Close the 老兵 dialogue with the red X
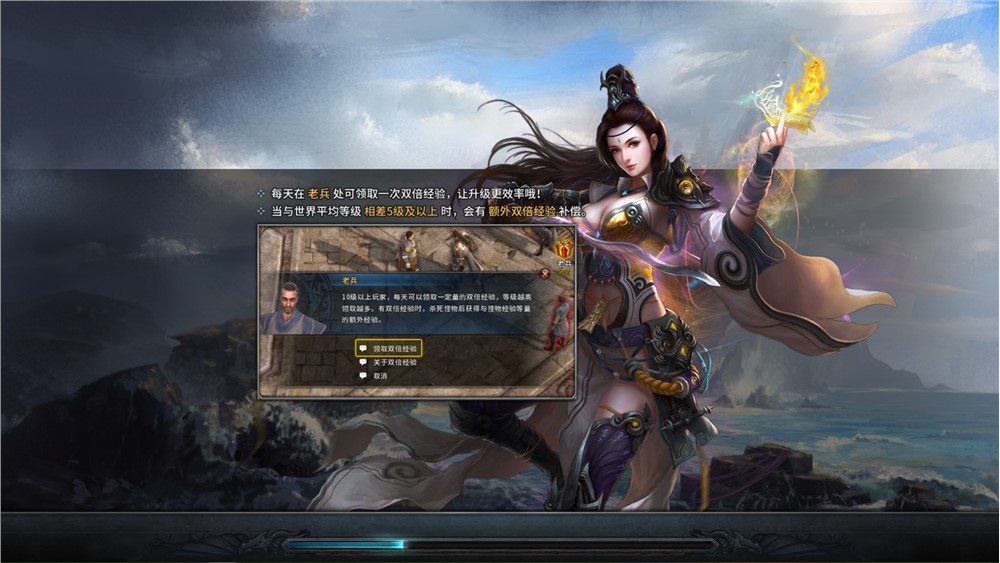The height and width of the screenshot is (563, 1000). click(x=545, y=272)
